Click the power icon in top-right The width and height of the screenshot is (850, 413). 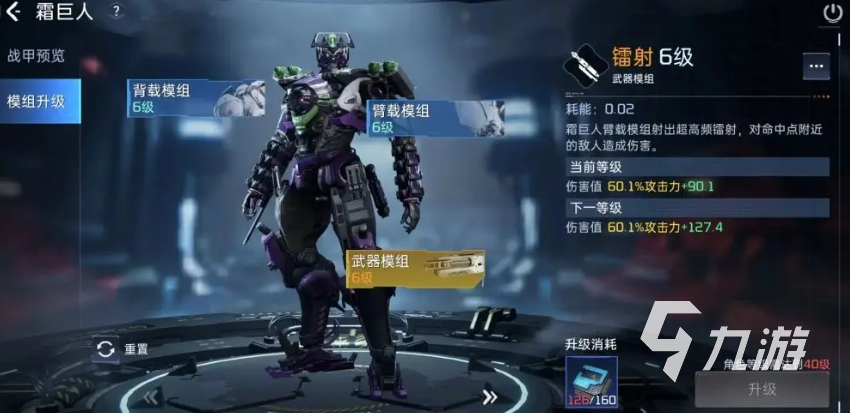pos(832,13)
